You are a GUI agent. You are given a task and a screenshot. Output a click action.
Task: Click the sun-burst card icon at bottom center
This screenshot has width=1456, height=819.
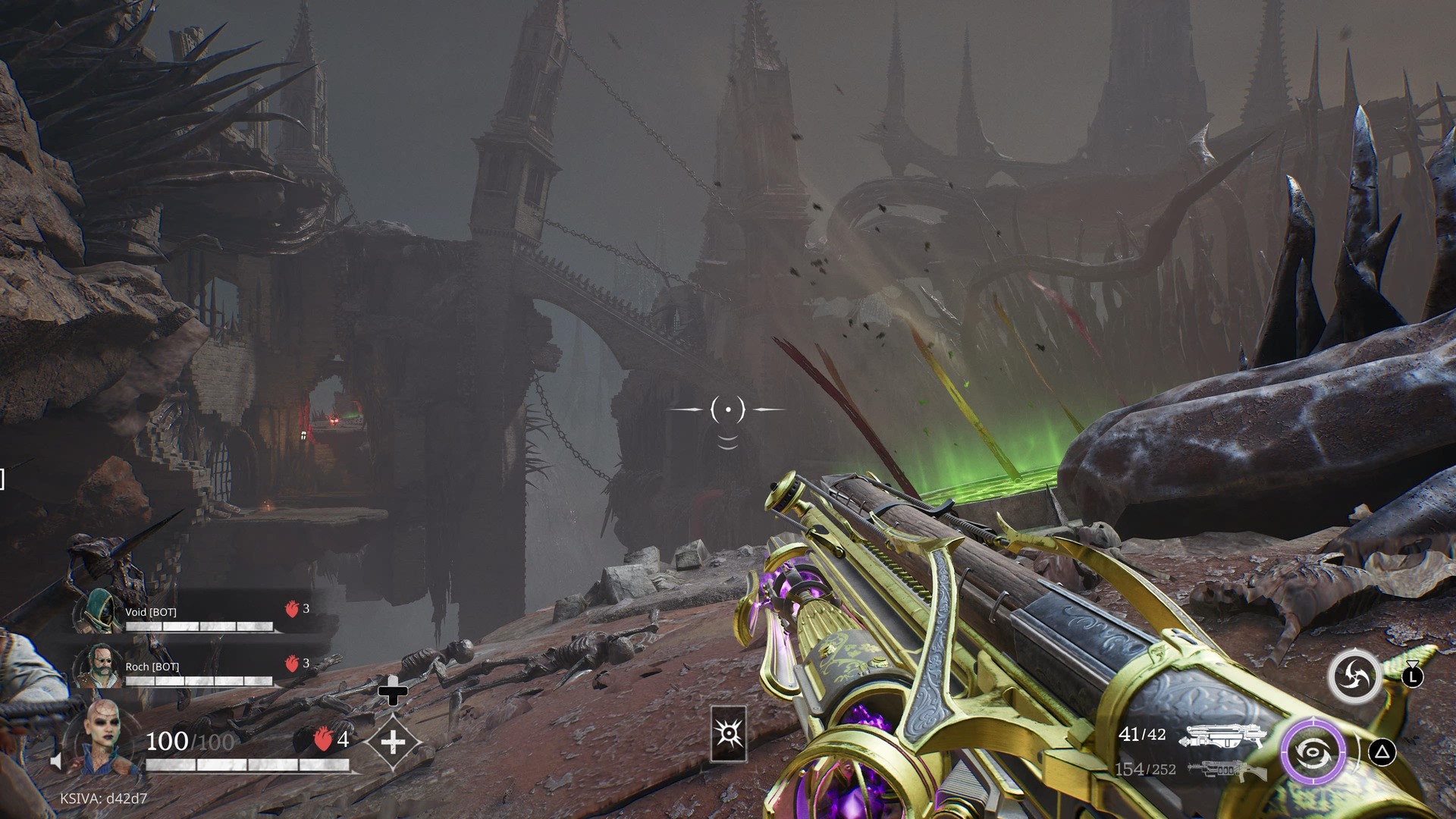point(728,733)
